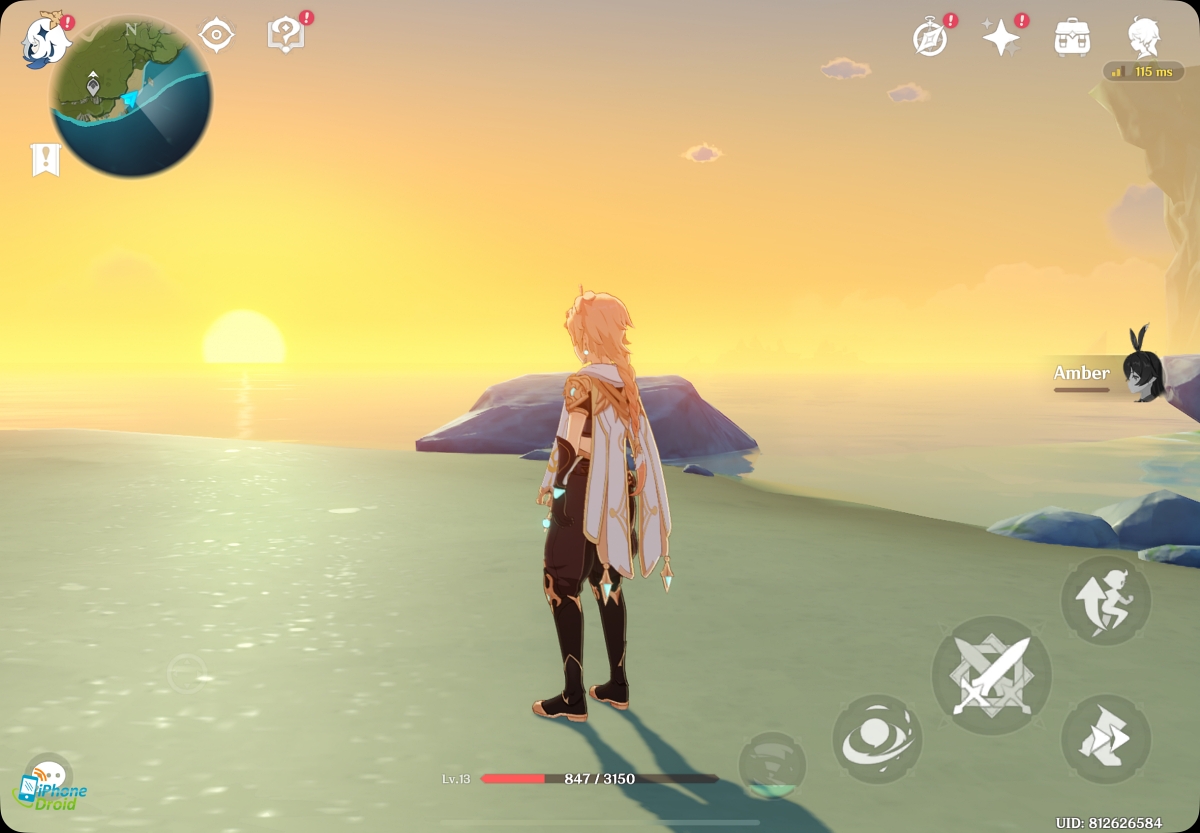The image size is (1200, 833).
Task: Open the Wish star icon
Action: 1001,38
